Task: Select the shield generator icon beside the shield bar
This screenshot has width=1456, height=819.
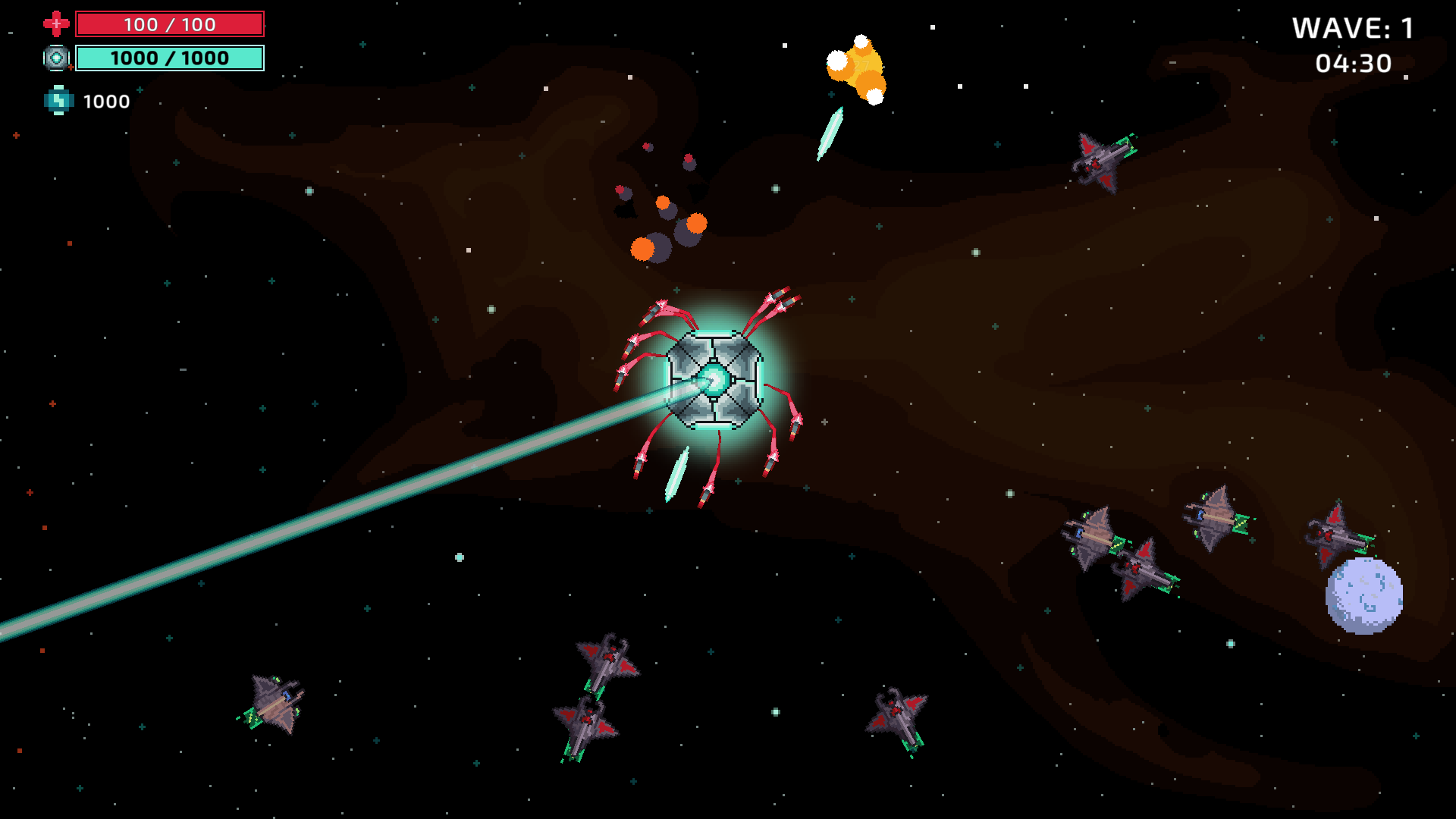Action: [56, 58]
